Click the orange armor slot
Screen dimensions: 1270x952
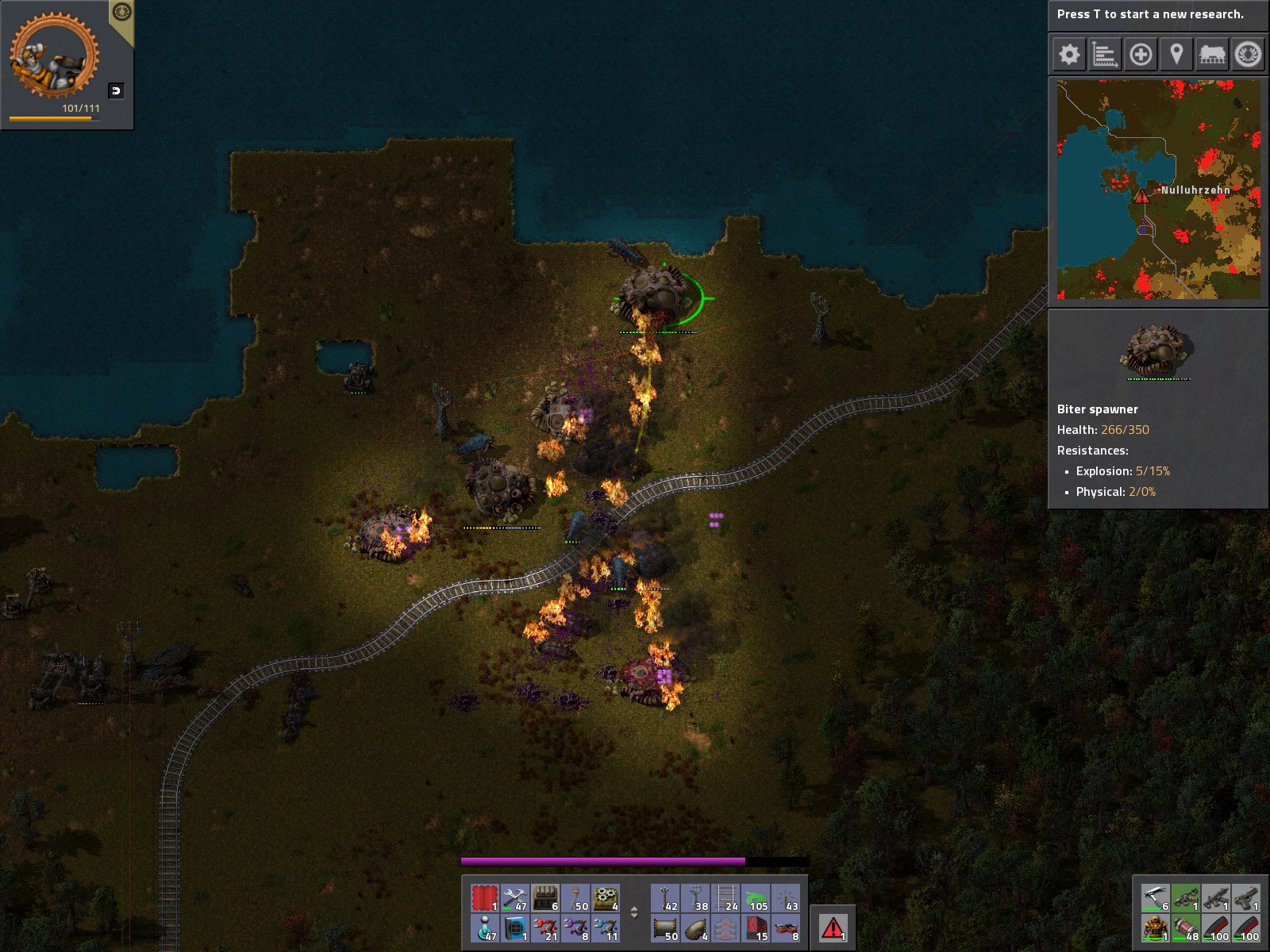pos(1156,927)
